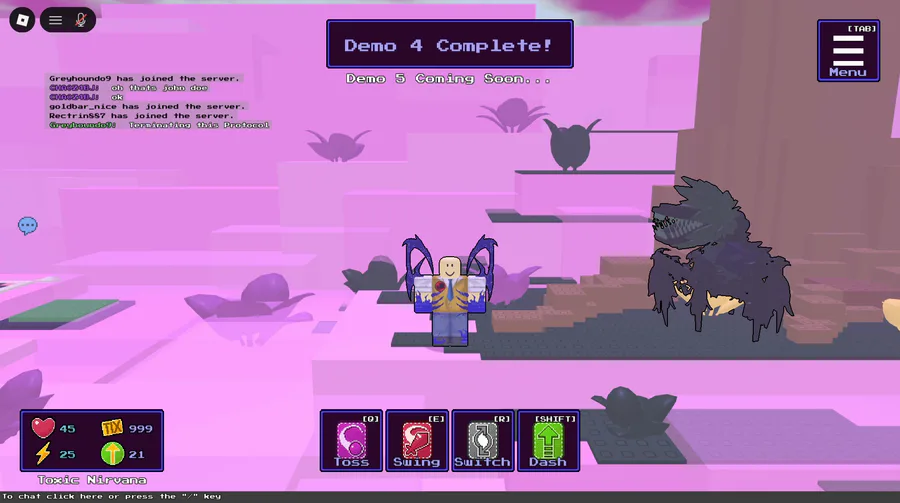
Task: Activate the Toss ability
Action: tap(351, 440)
